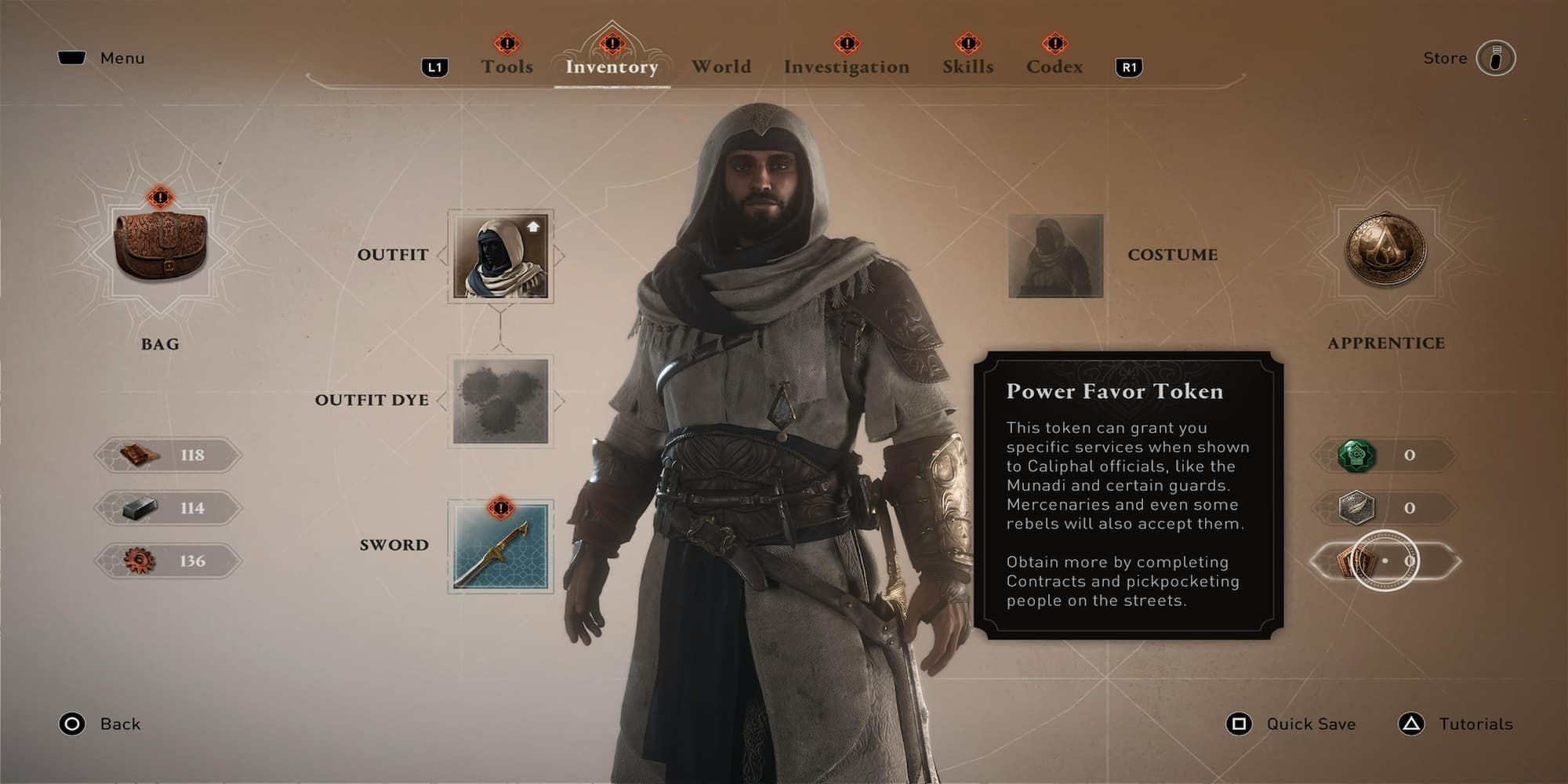The height and width of the screenshot is (784, 1568).
Task: Open the Investigation tab
Action: pyautogui.click(x=846, y=67)
